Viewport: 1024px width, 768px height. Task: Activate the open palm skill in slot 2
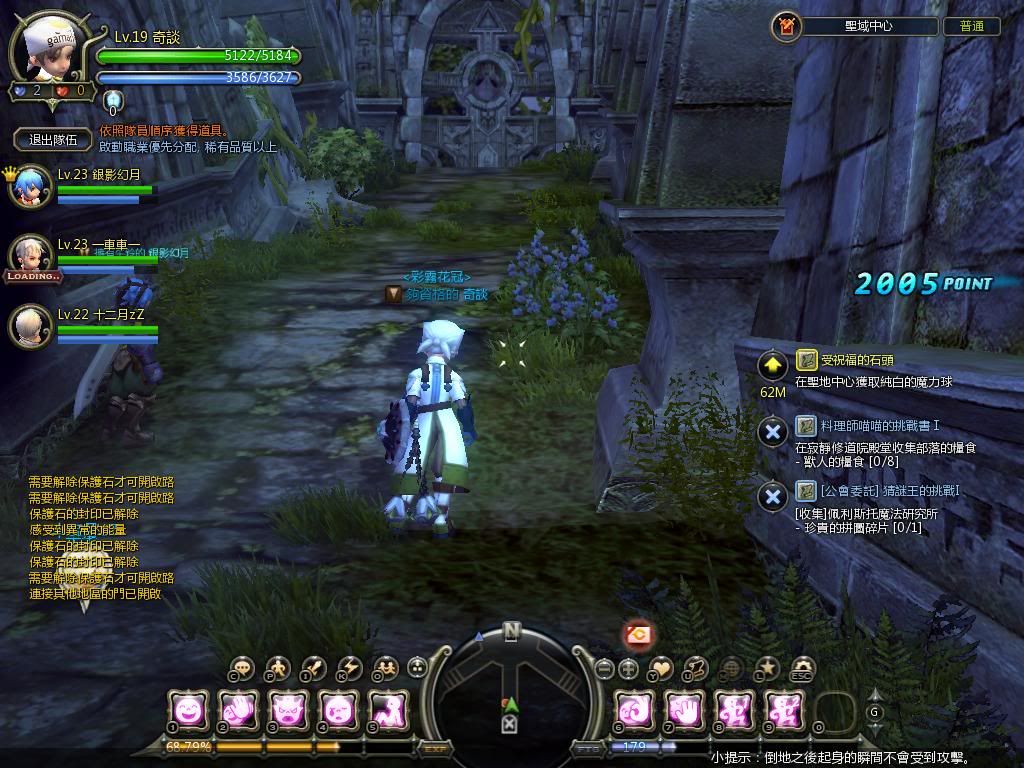239,710
